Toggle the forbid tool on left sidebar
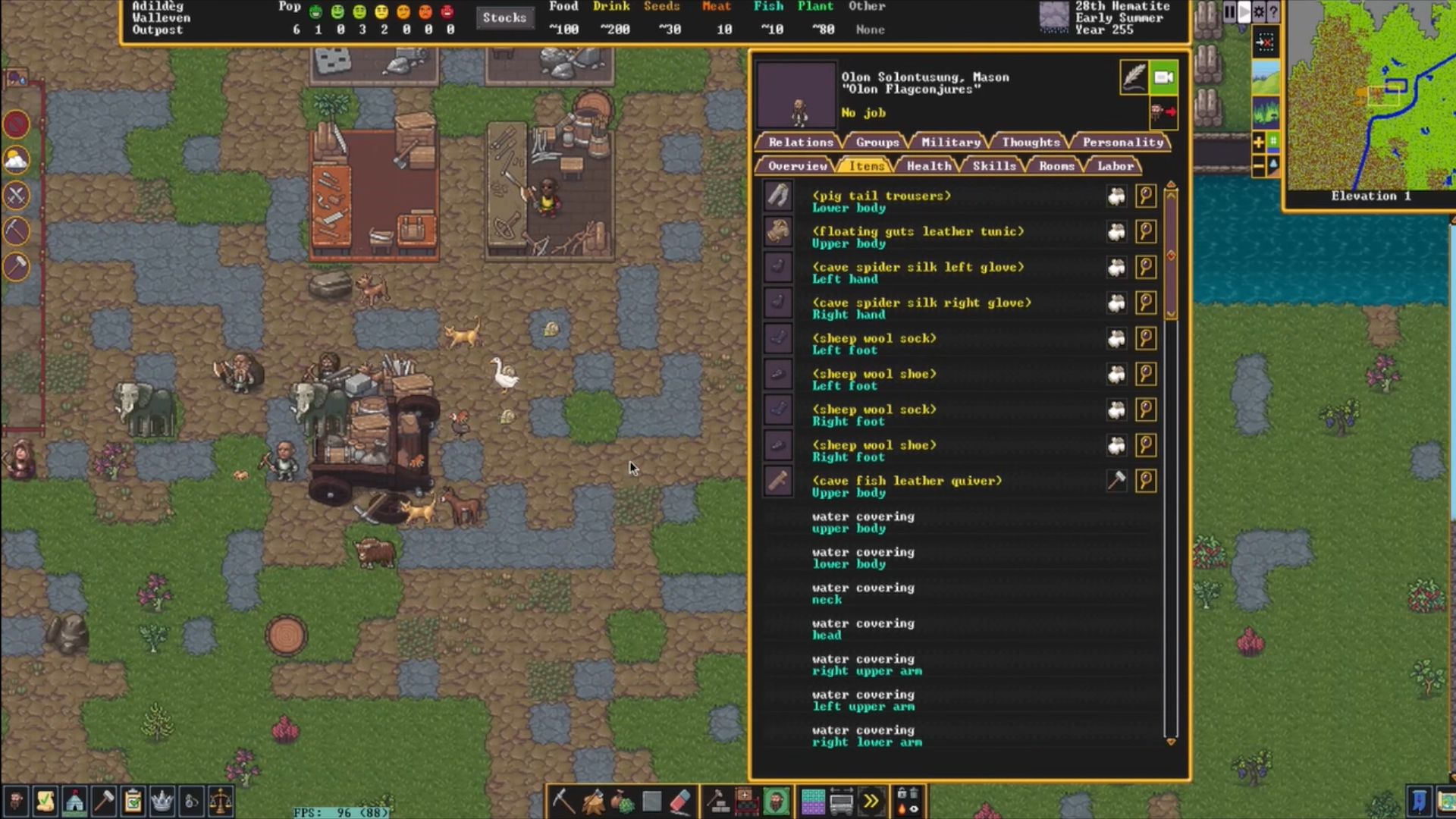The image size is (1456, 819). pyautogui.click(x=16, y=124)
